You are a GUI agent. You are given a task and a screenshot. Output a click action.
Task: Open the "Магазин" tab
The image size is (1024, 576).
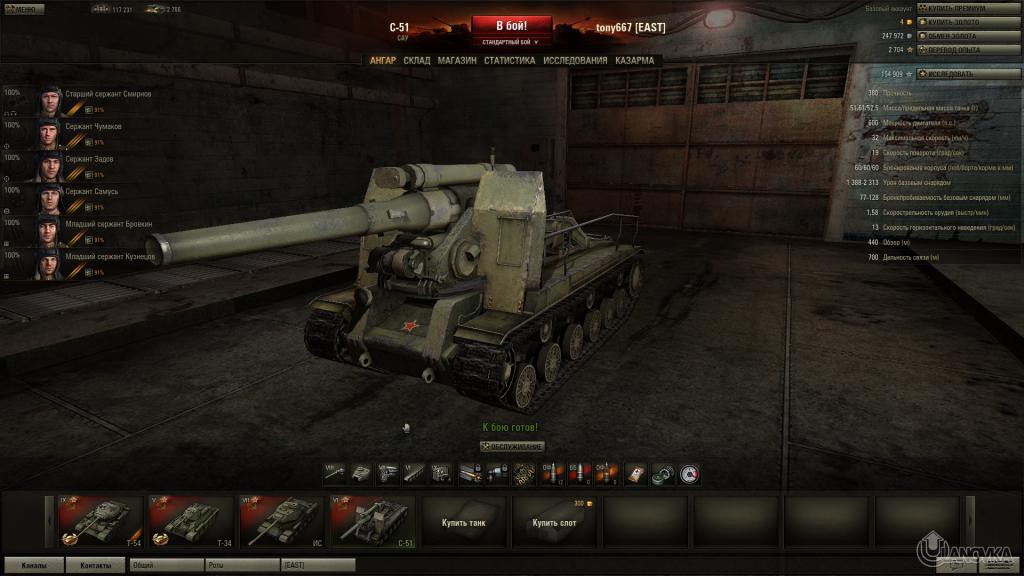click(457, 60)
